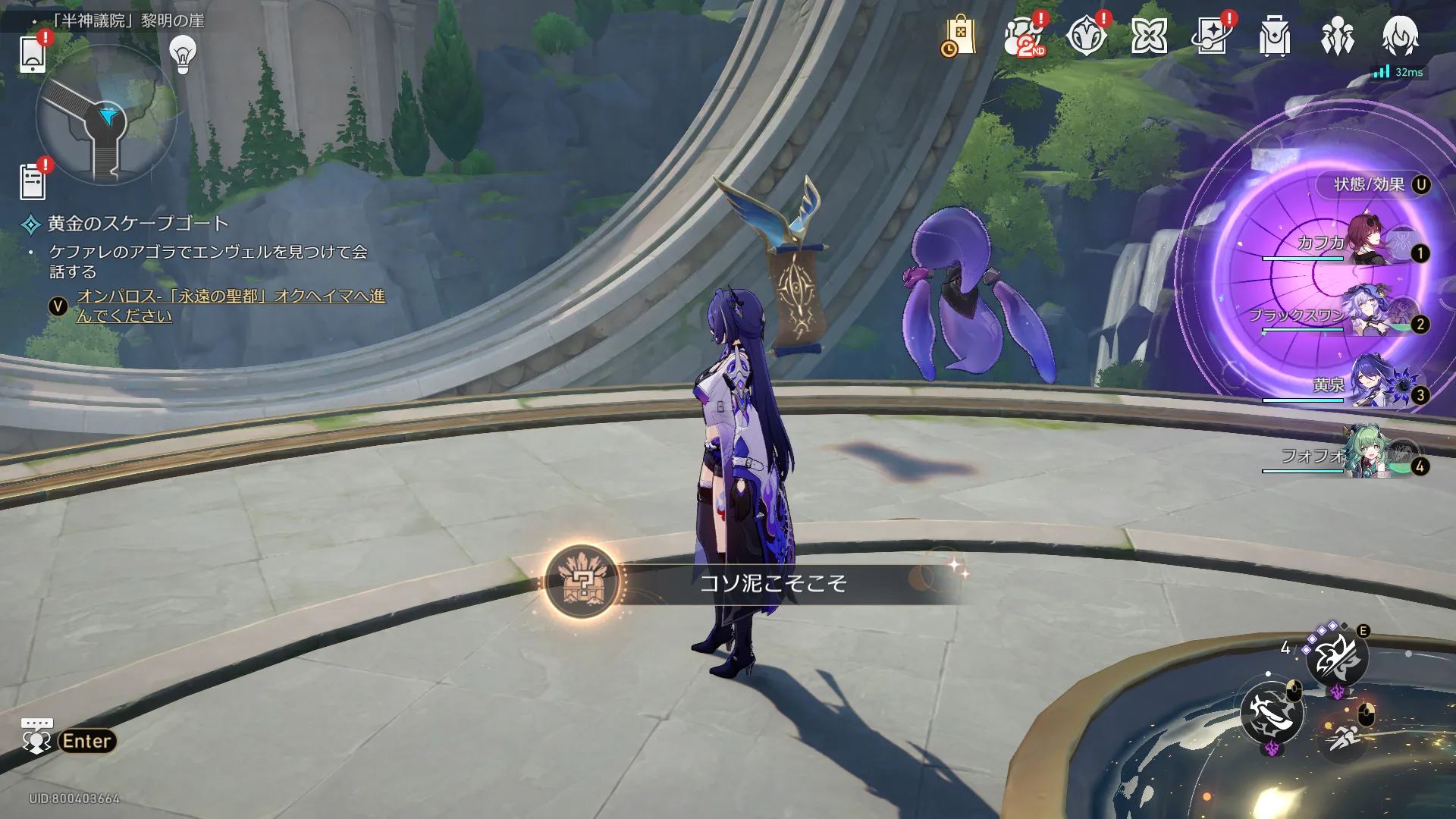Open the four-petal knot icon
This screenshot has width=1456, height=819.
coord(1149,36)
